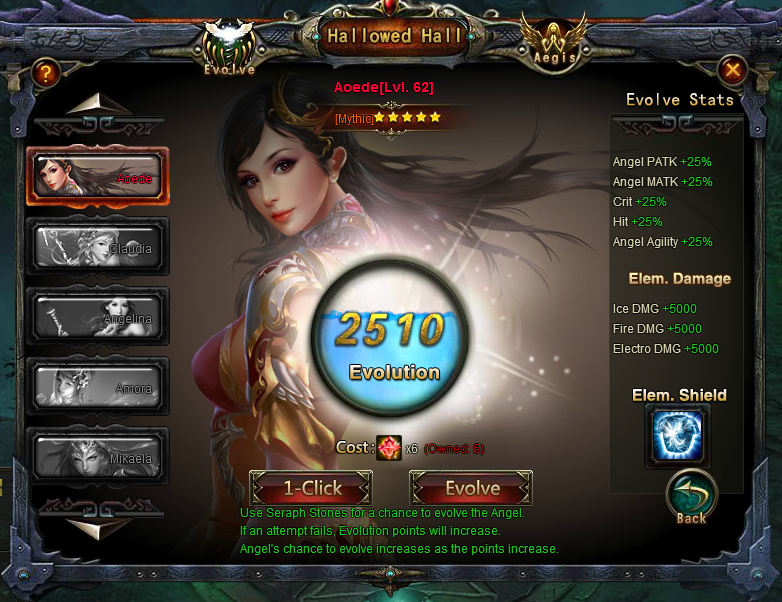Image resolution: width=782 pixels, height=602 pixels.
Task: Select Aoede in the angel list
Action: pos(98,176)
